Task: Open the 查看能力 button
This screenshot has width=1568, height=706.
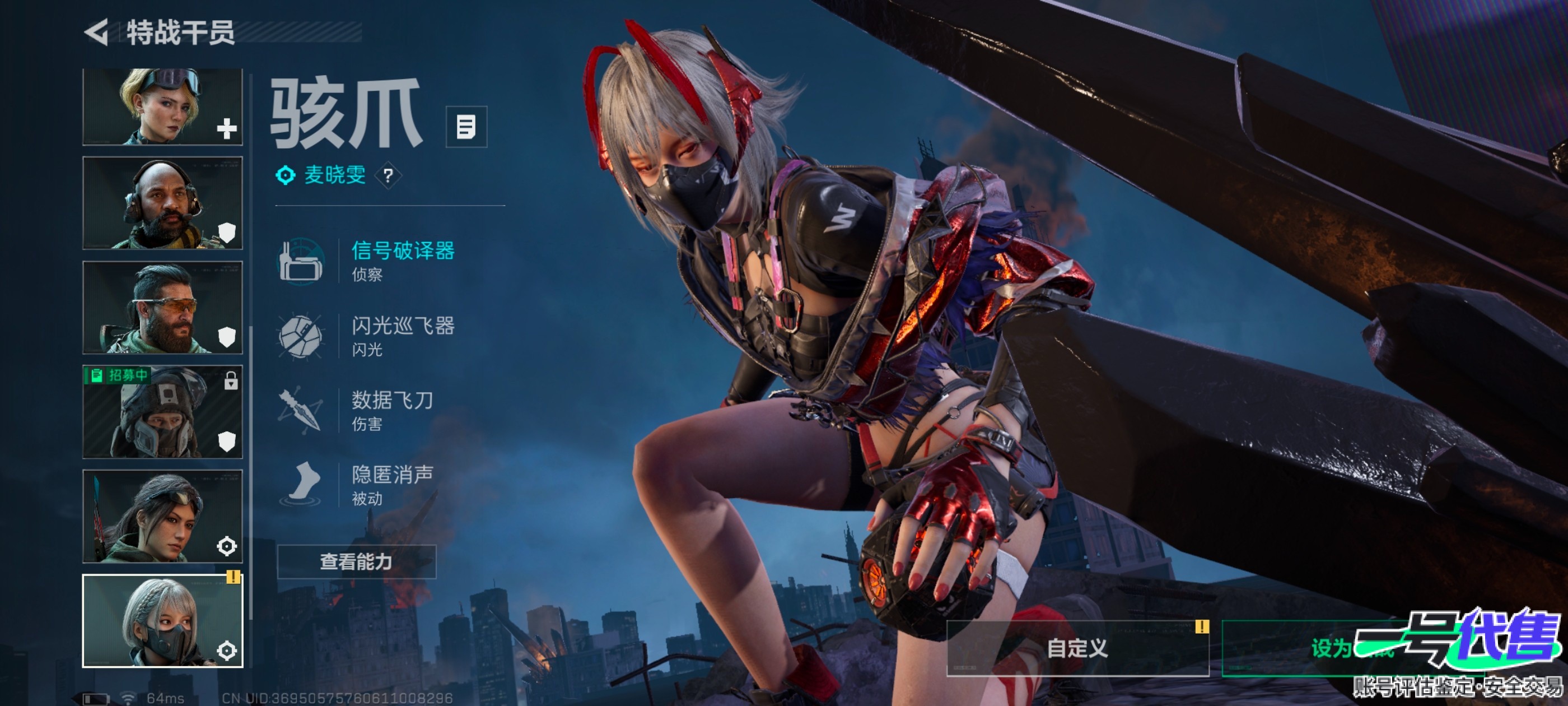Action: click(x=357, y=561)
